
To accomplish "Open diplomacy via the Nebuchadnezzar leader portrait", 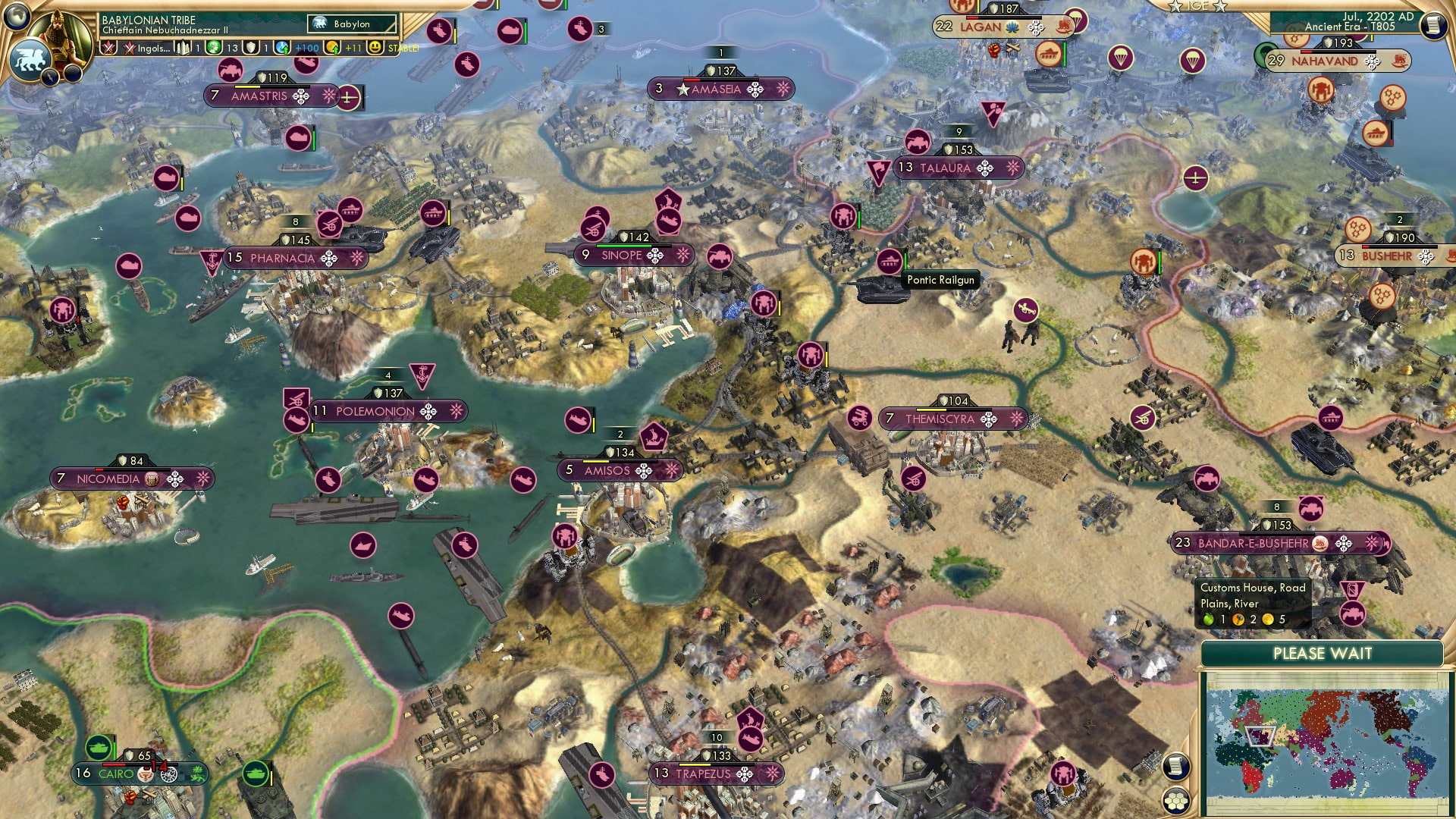I will (61, 34).
